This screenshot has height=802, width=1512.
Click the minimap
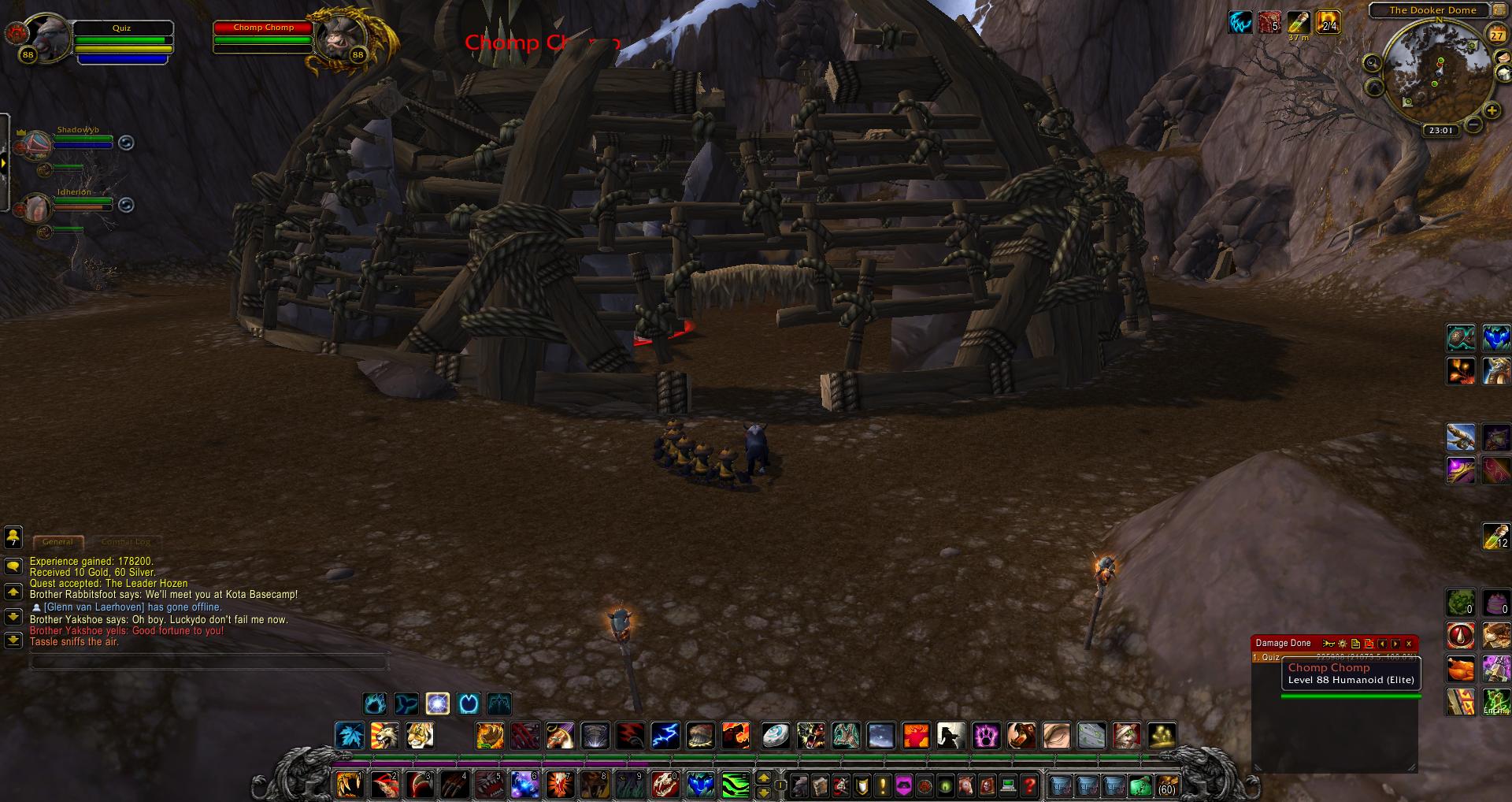1432,72
